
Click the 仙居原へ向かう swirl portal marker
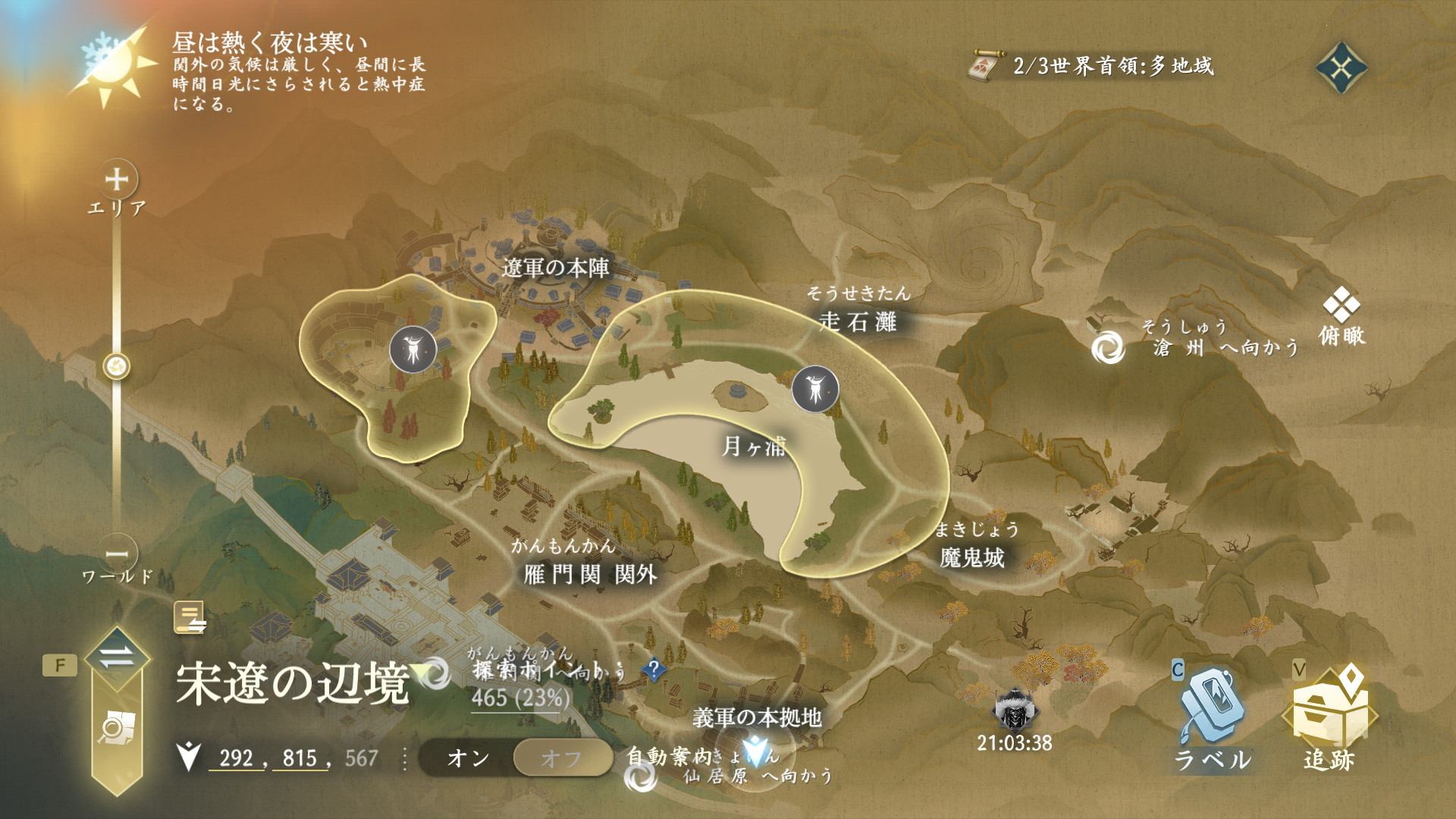coord(641,777)
